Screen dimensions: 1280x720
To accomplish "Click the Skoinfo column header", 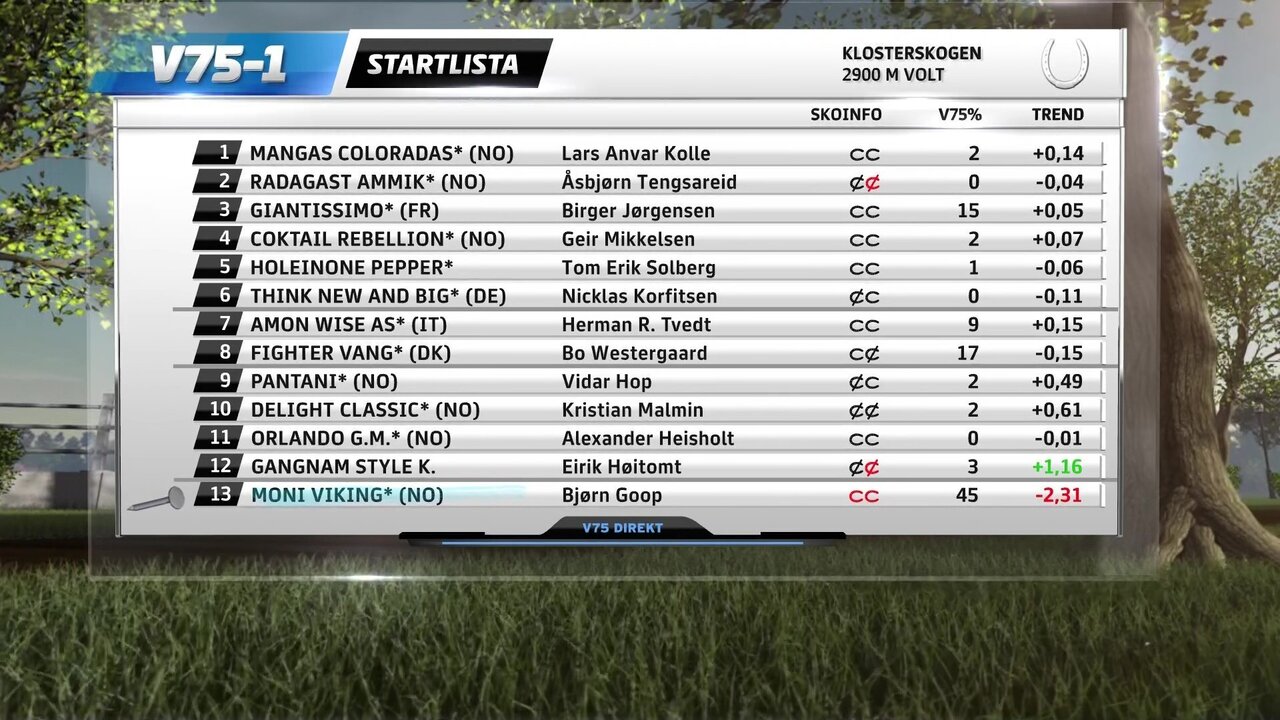I will click(x=846, y=115).
